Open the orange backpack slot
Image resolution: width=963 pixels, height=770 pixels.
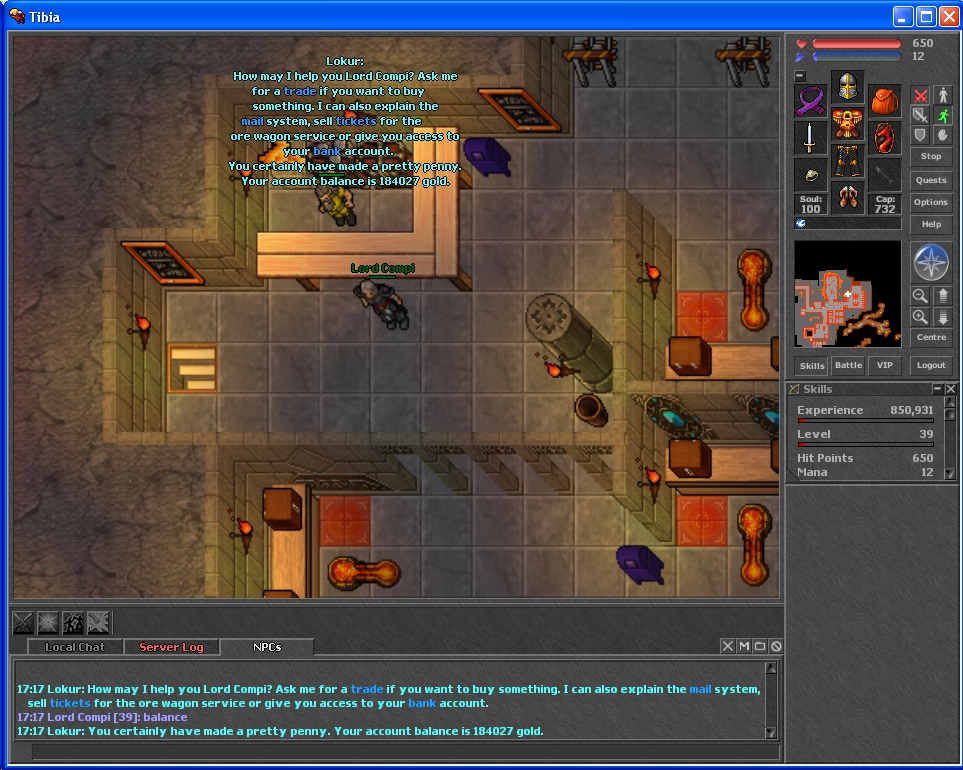pyautogui.click(x=884, y=101)
